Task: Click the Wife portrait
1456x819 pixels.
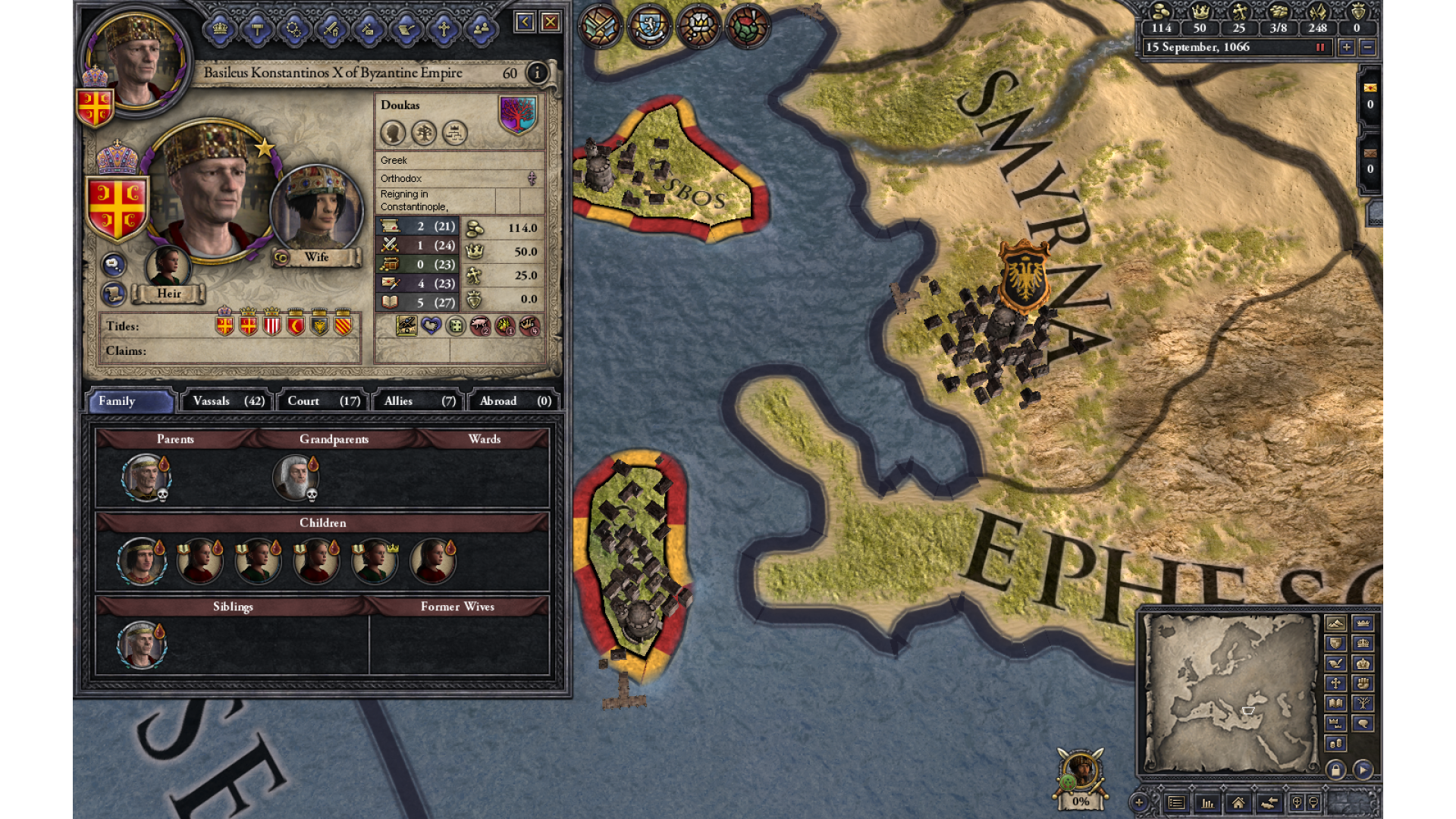Action: pos(316,208)
